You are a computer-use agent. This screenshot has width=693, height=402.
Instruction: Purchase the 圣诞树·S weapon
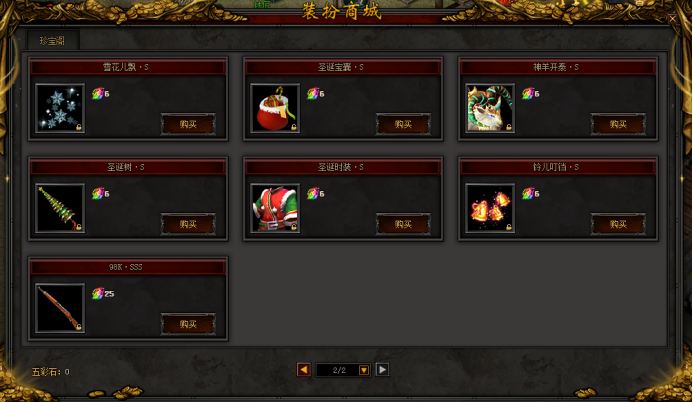tap(188, 224)
